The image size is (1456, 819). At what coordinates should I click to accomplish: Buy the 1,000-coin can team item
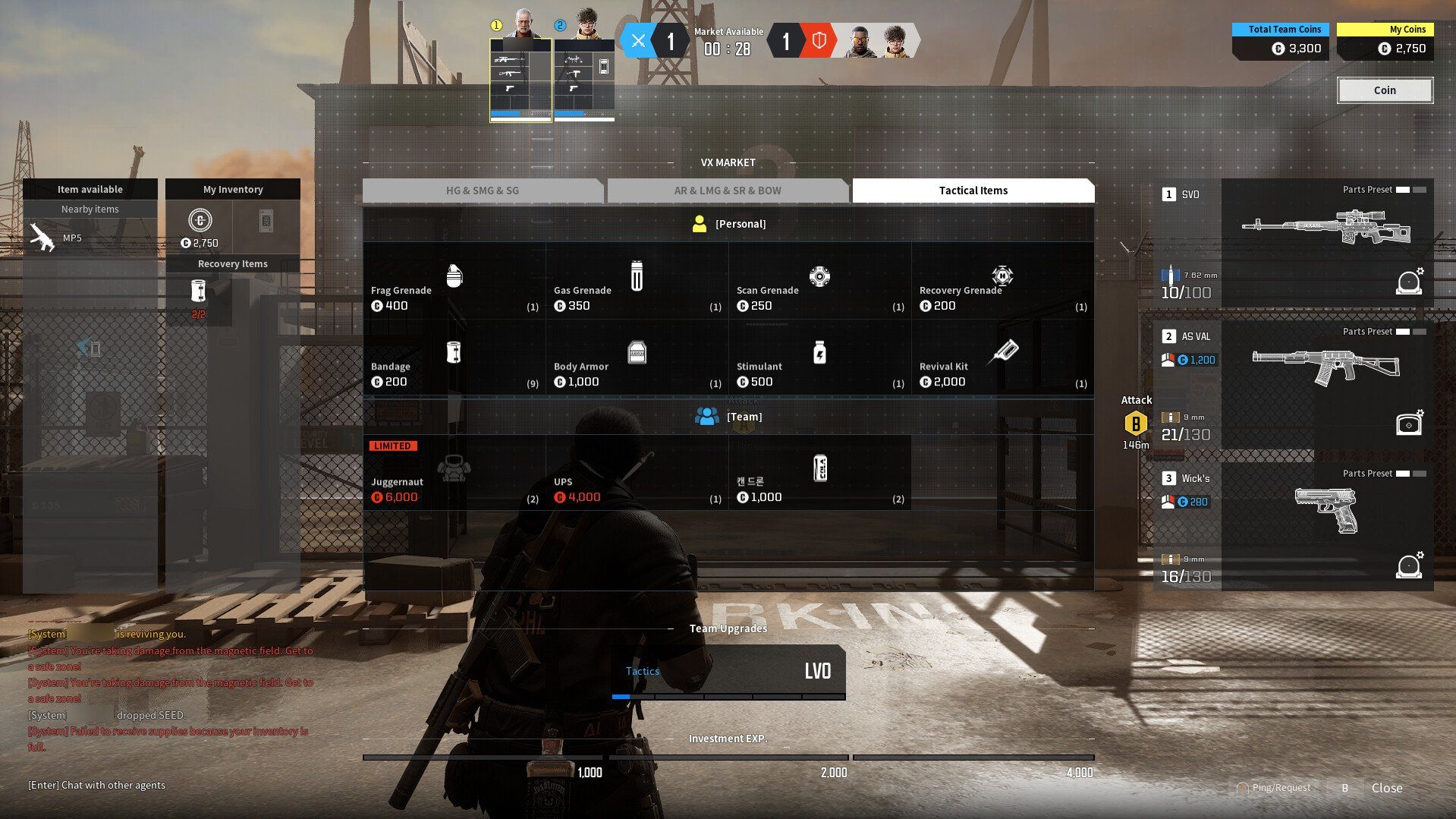pos(819,474)
